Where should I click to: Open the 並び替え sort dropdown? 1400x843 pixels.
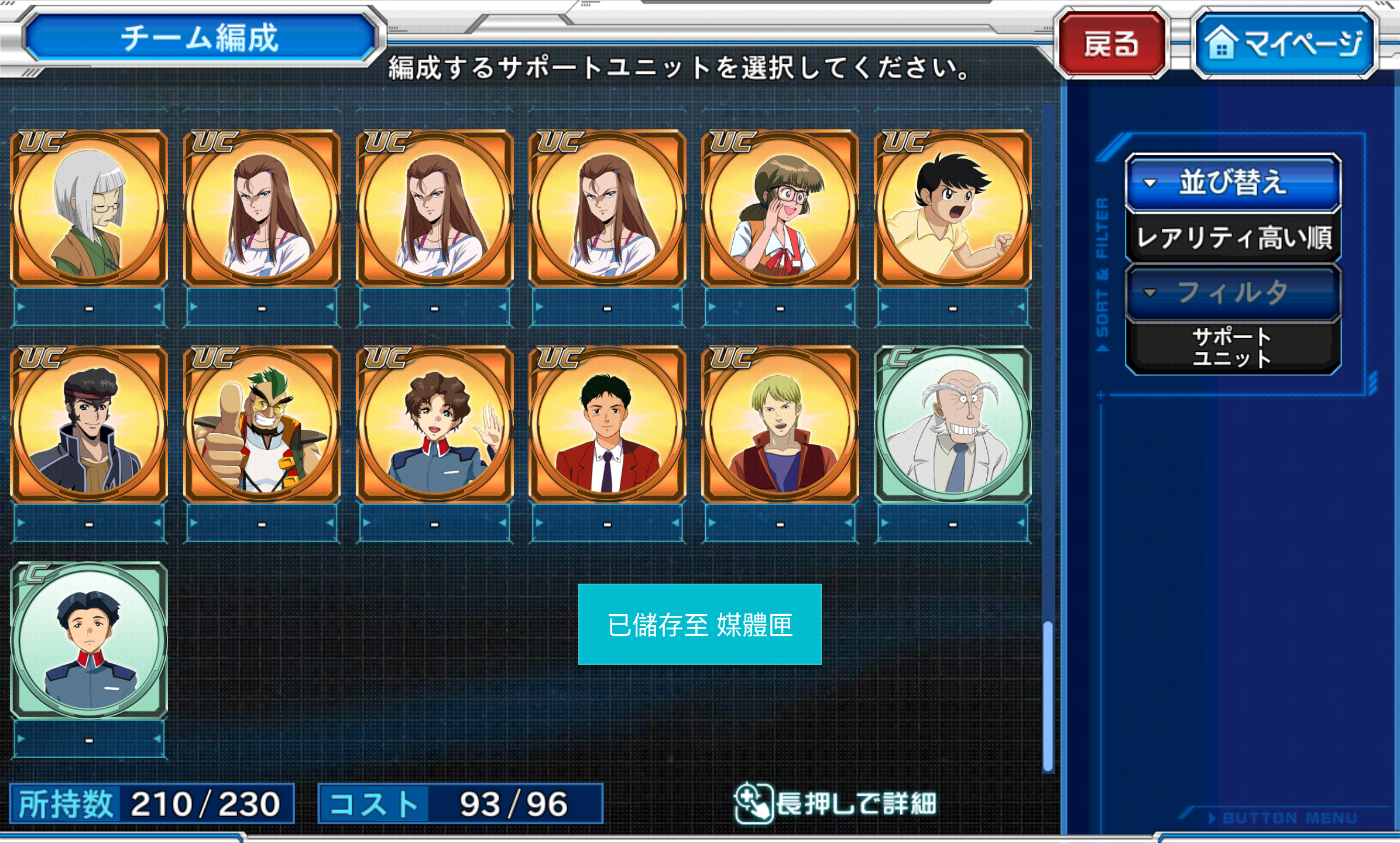pos(1233,182)
